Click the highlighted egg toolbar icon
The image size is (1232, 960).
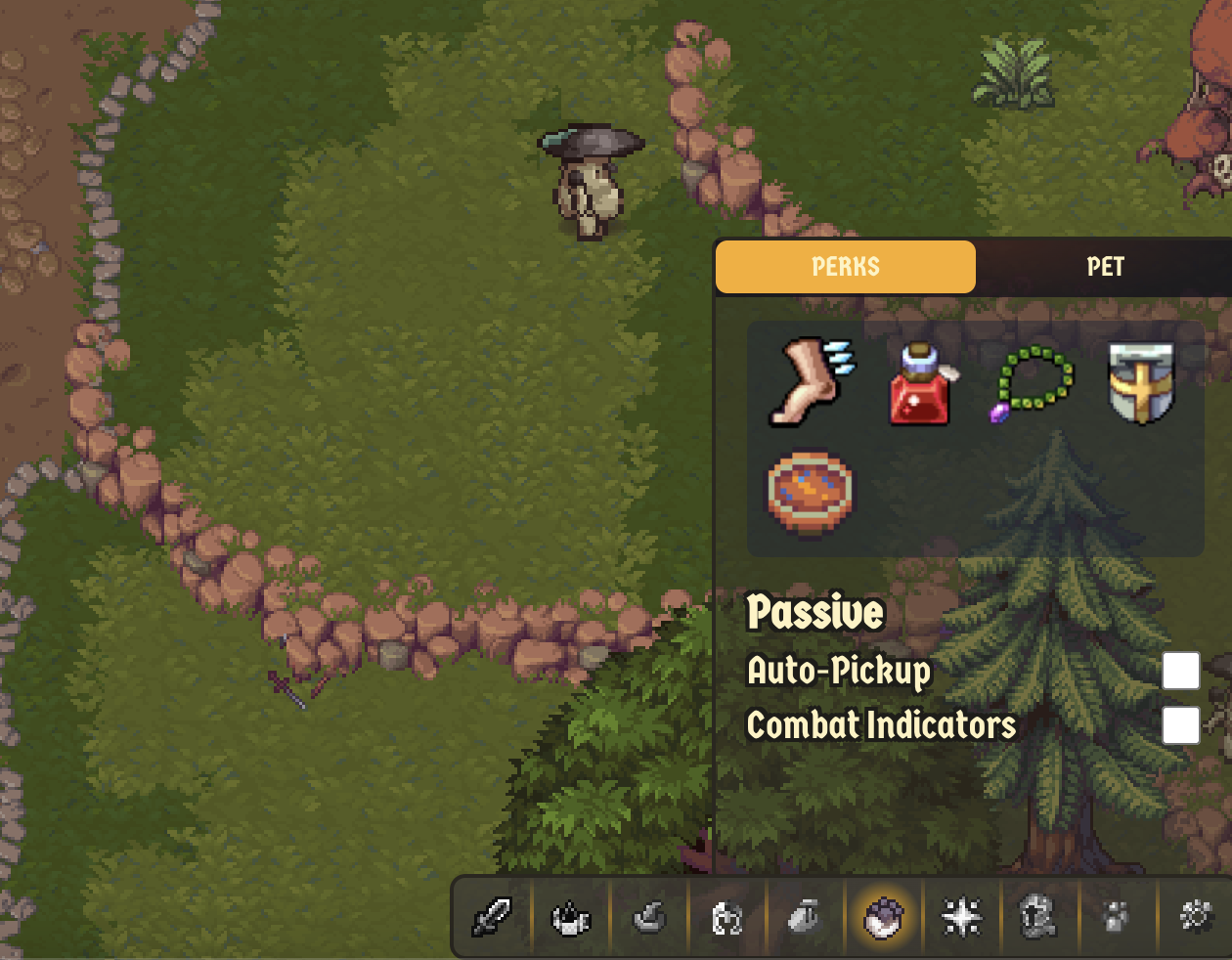[x=883, y=918]
